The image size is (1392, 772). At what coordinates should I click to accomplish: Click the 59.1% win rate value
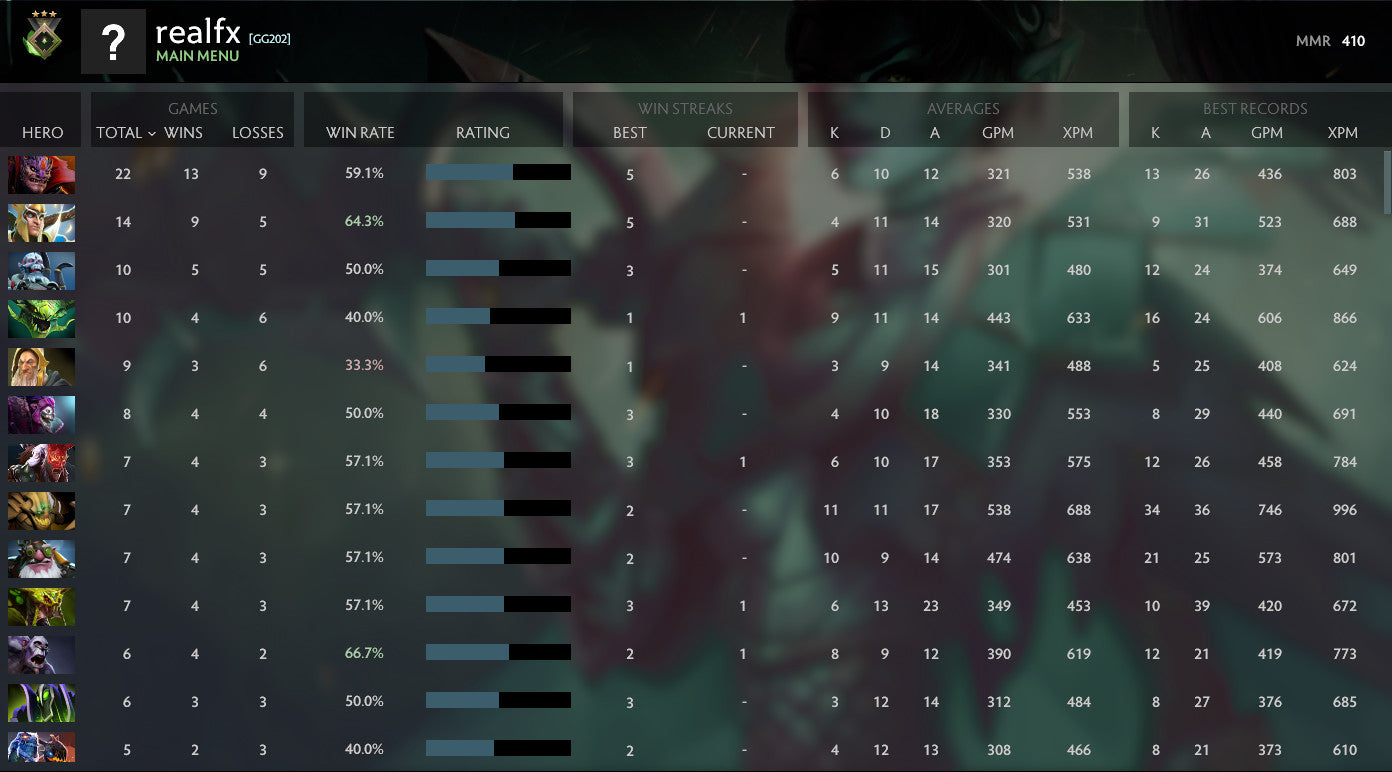[x=365, y=173]
